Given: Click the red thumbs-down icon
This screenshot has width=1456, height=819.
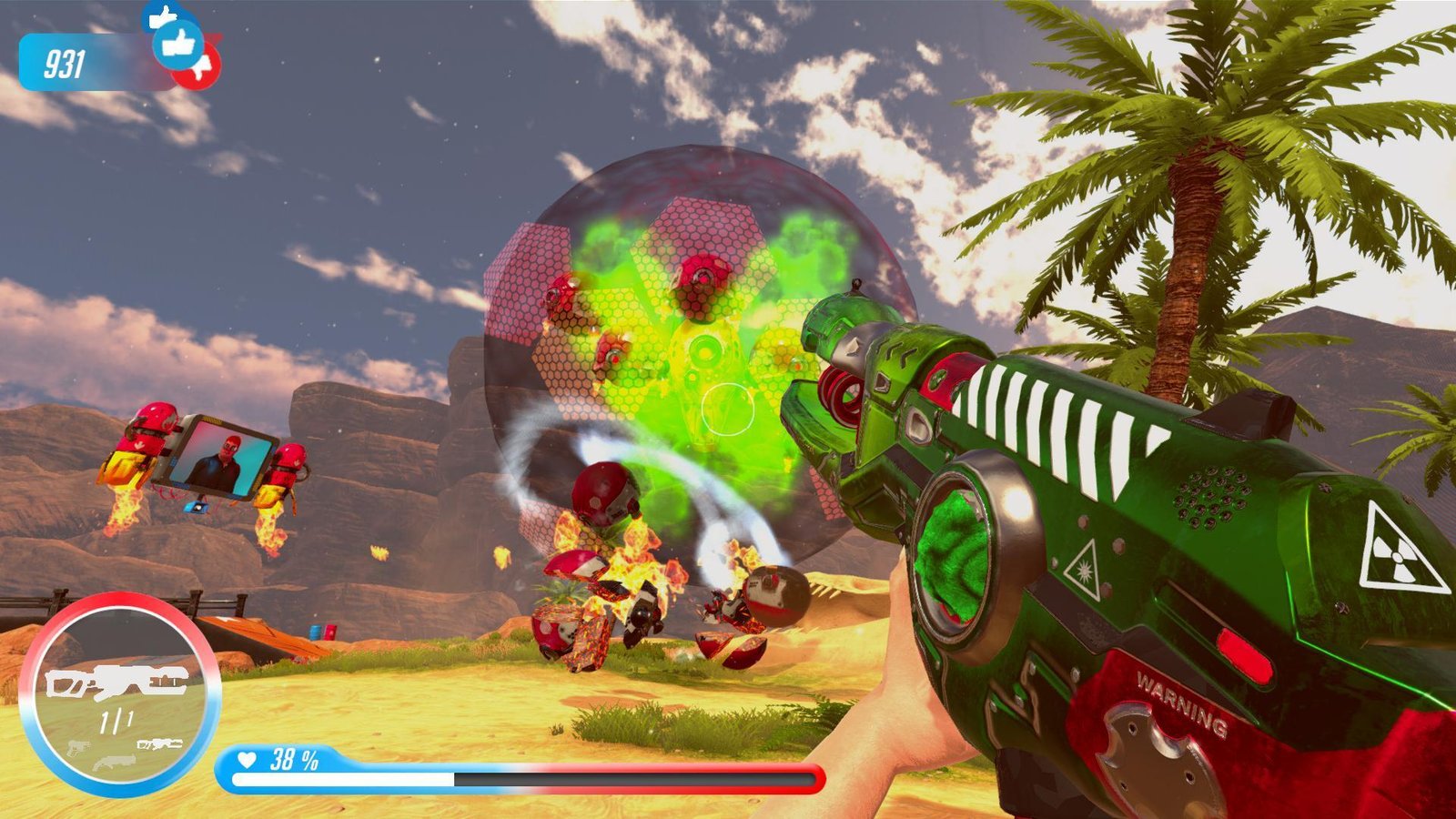Looking at the screenshot, I should tap(204, 67).
